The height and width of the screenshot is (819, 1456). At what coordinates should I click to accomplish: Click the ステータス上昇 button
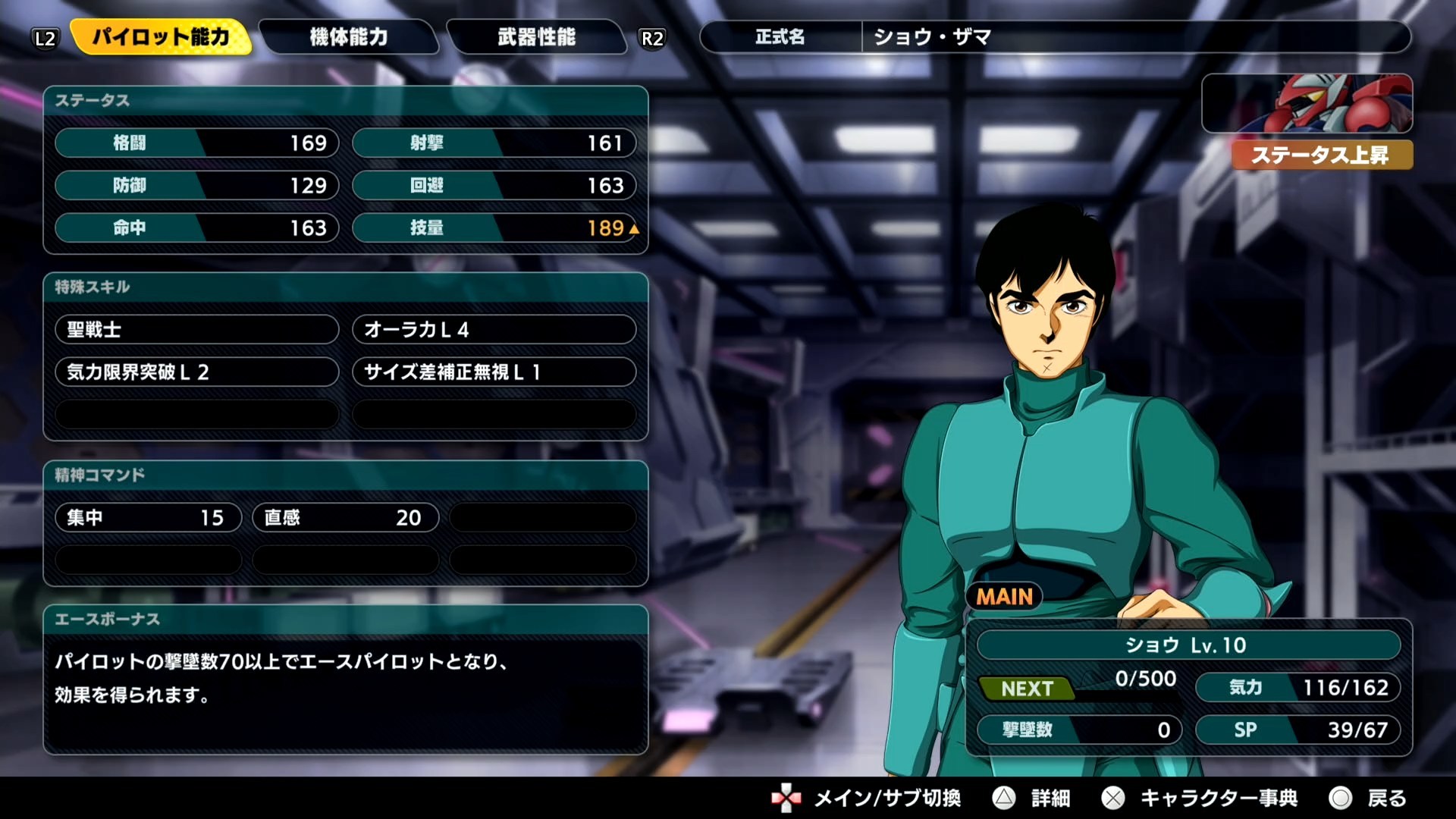[1320, 155]
